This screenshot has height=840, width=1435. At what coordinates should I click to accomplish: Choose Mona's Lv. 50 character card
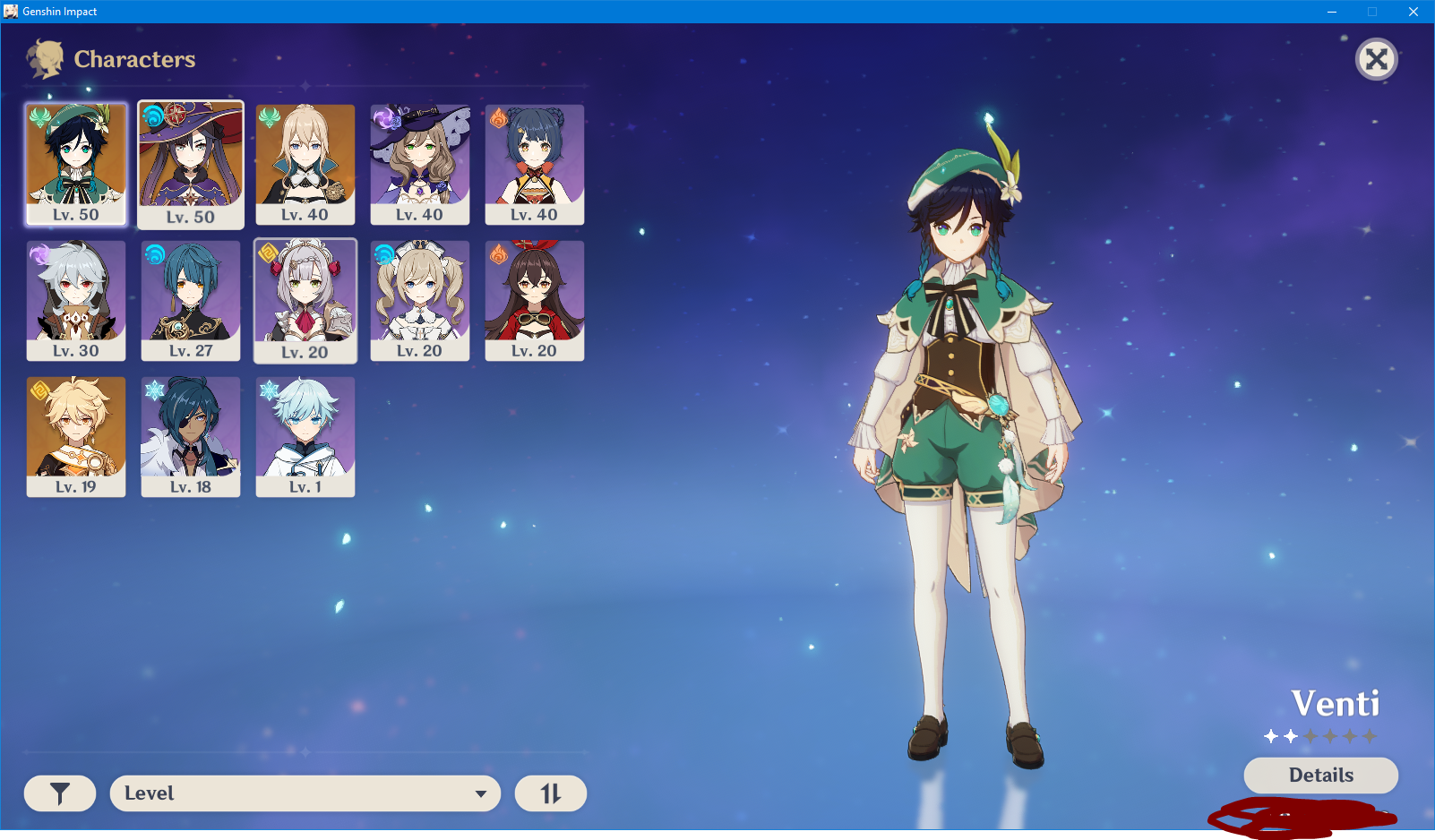(x=191, y=164)
